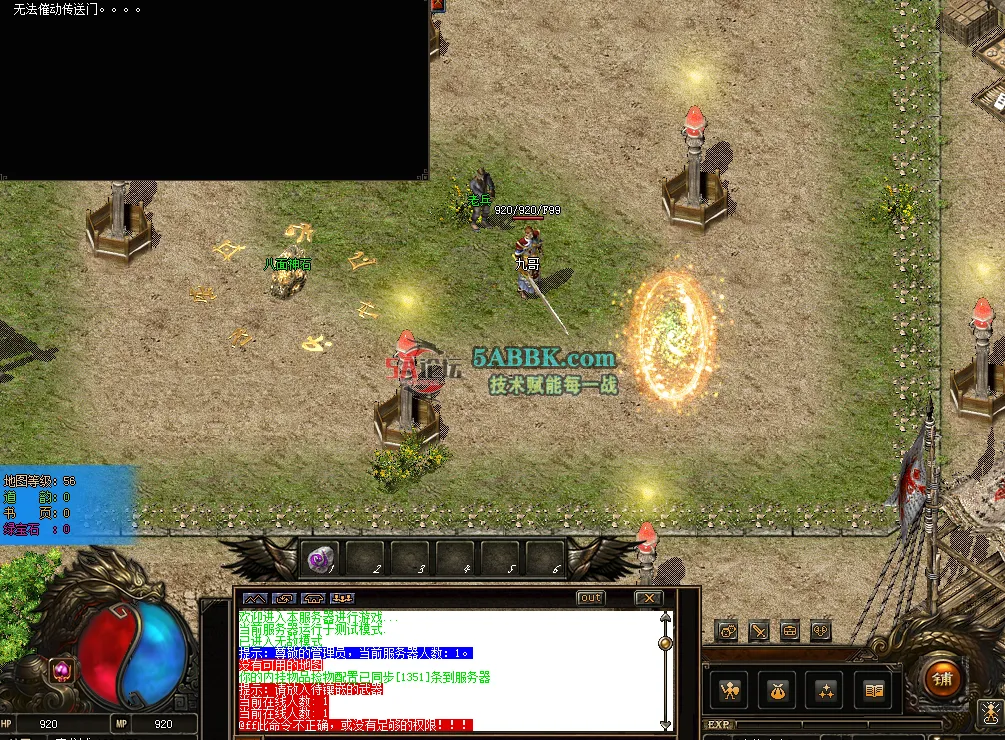The width and height of the screenshot is (1005, 740).
Task: Click the two-faces group icon
Action: (x=727, y=631)
